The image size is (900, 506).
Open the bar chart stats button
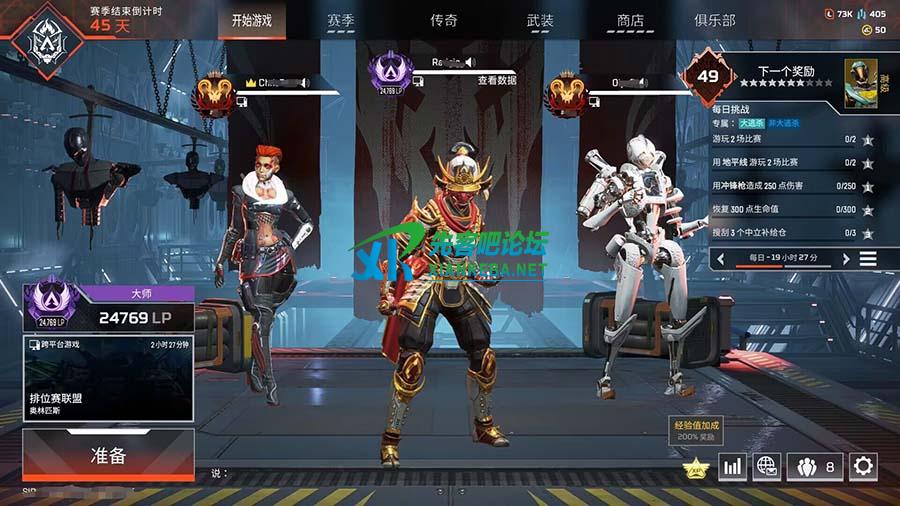[733, 465]
